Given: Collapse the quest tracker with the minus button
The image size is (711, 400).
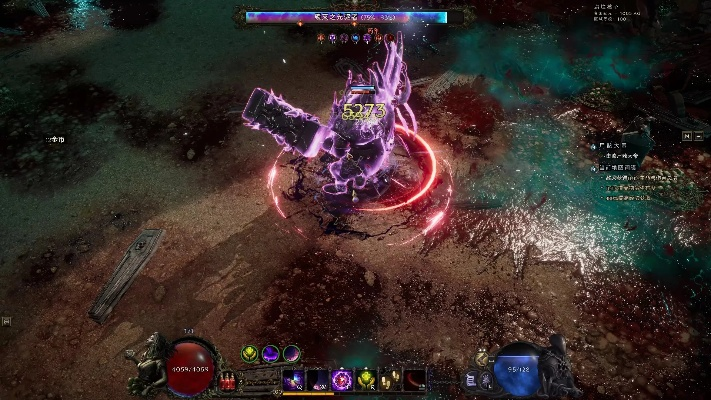Looking at the screenshot, I should pyautogui.click(x=699, y=135).
